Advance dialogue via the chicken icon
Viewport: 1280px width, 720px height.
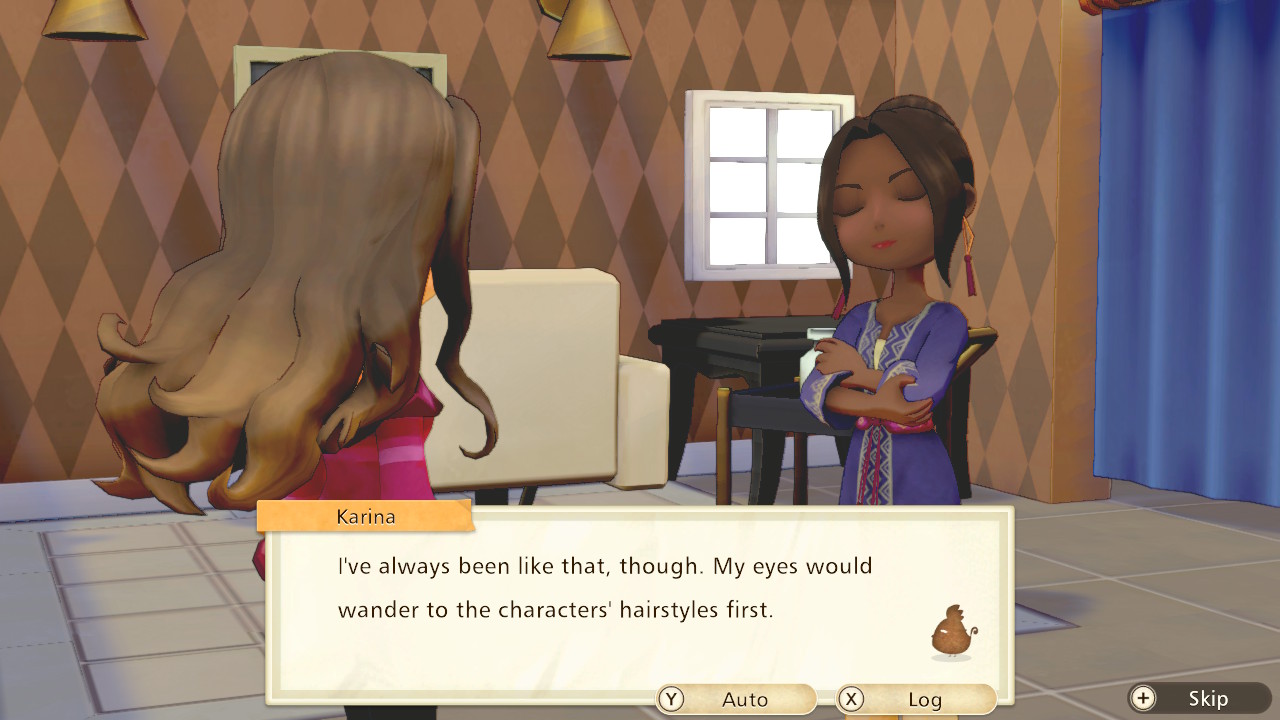click(x=950, y=634)
